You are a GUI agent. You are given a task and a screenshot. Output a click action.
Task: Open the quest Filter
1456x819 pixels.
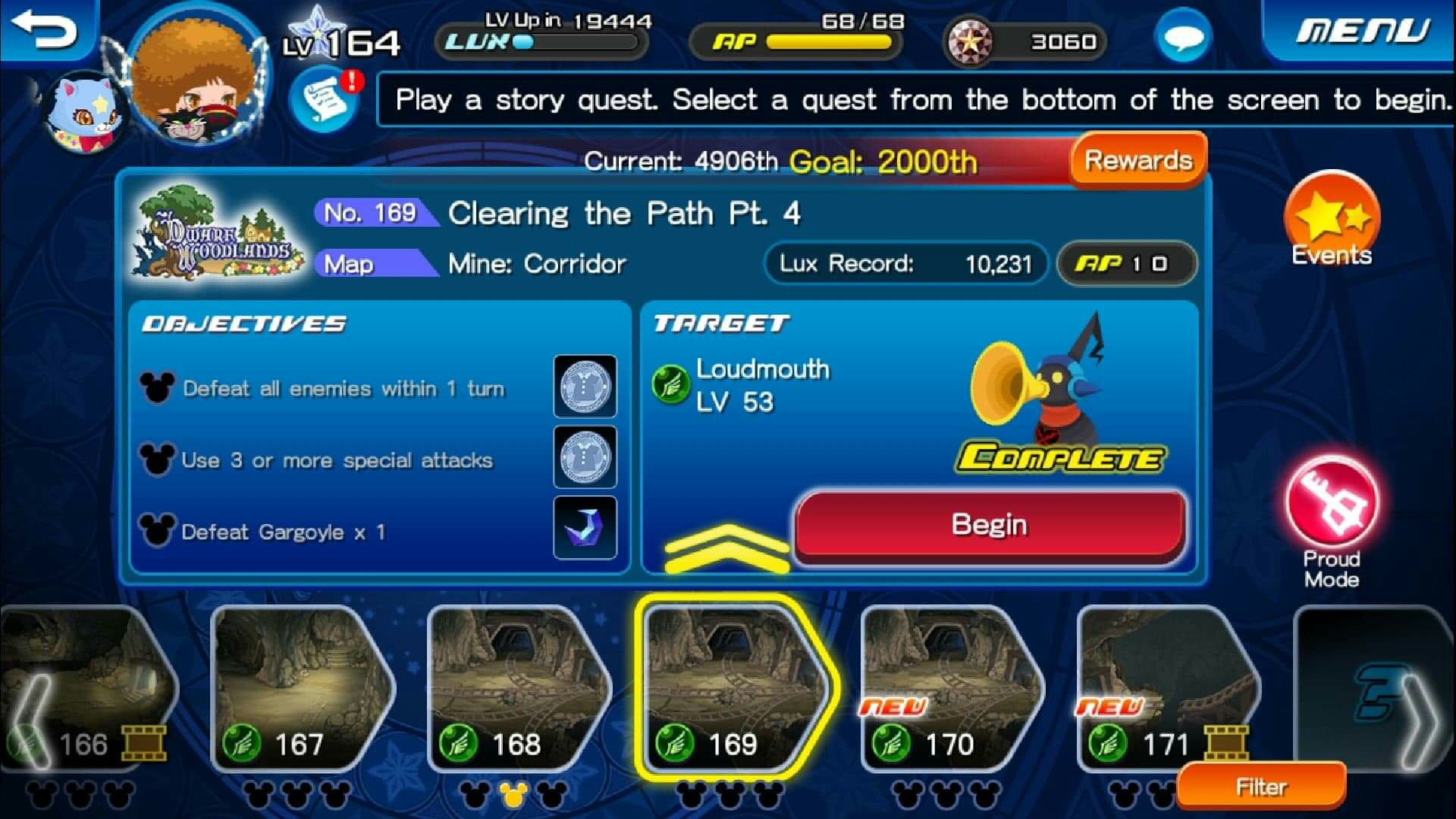coord(1261,787)
